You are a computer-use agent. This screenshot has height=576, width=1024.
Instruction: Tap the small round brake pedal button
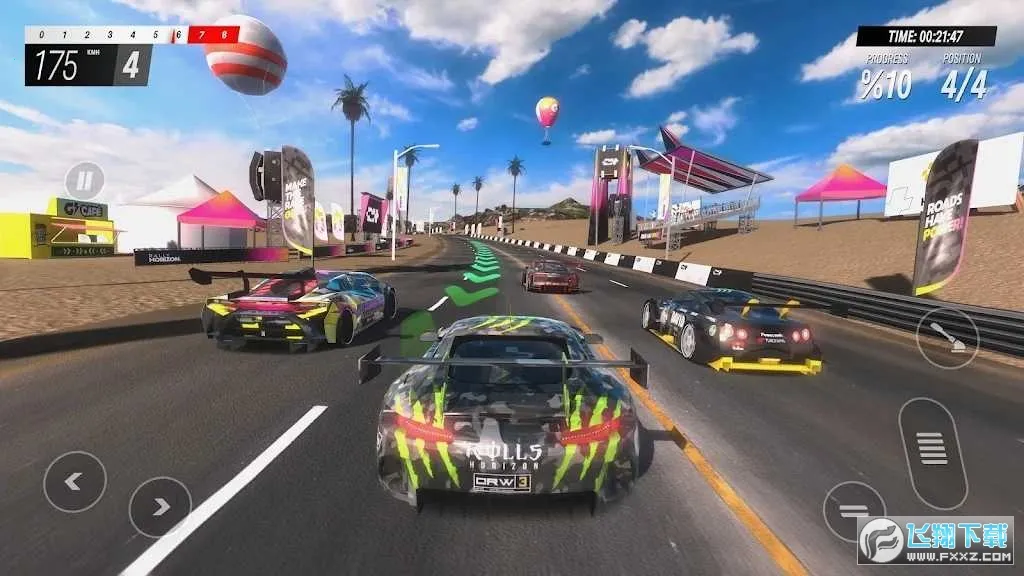[x=853, y=512]
